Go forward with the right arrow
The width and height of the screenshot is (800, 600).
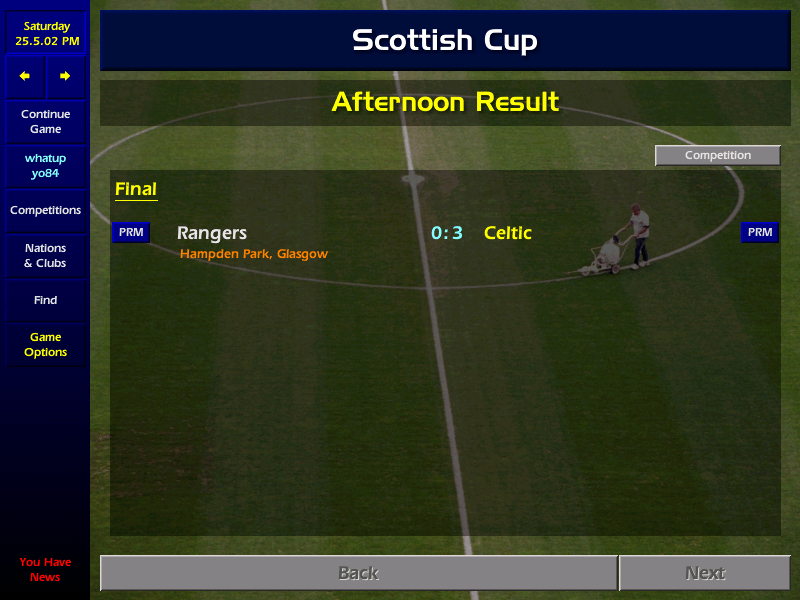pyautogui.click(x=65, y=76)
